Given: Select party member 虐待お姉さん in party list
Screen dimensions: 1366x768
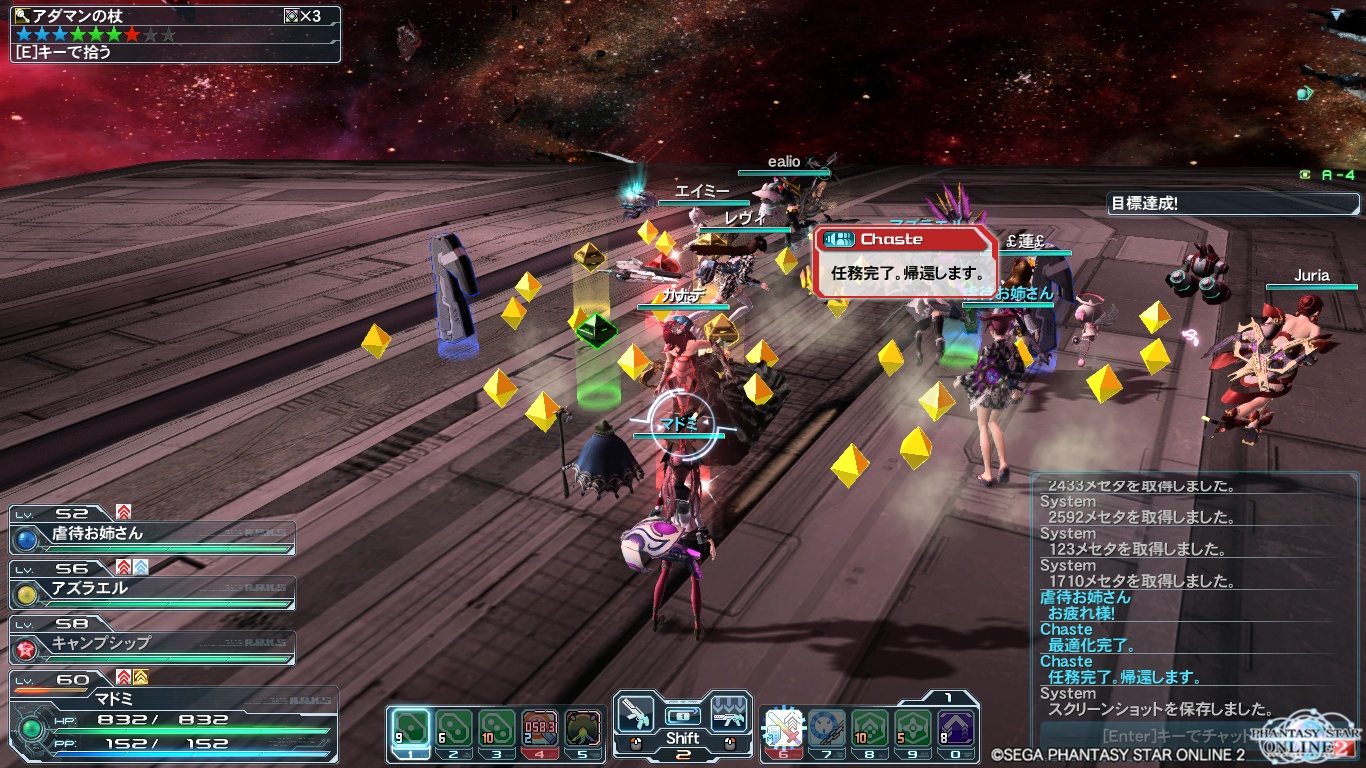Looking at the screenshot, I should [x=152, y=536].
